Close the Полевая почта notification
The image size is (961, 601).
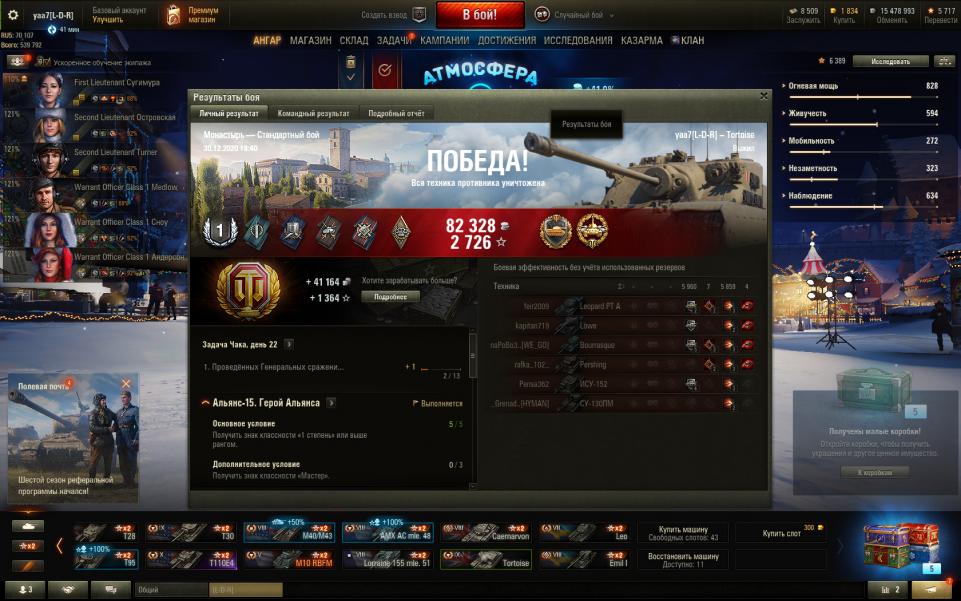click(x=126, y=384)
